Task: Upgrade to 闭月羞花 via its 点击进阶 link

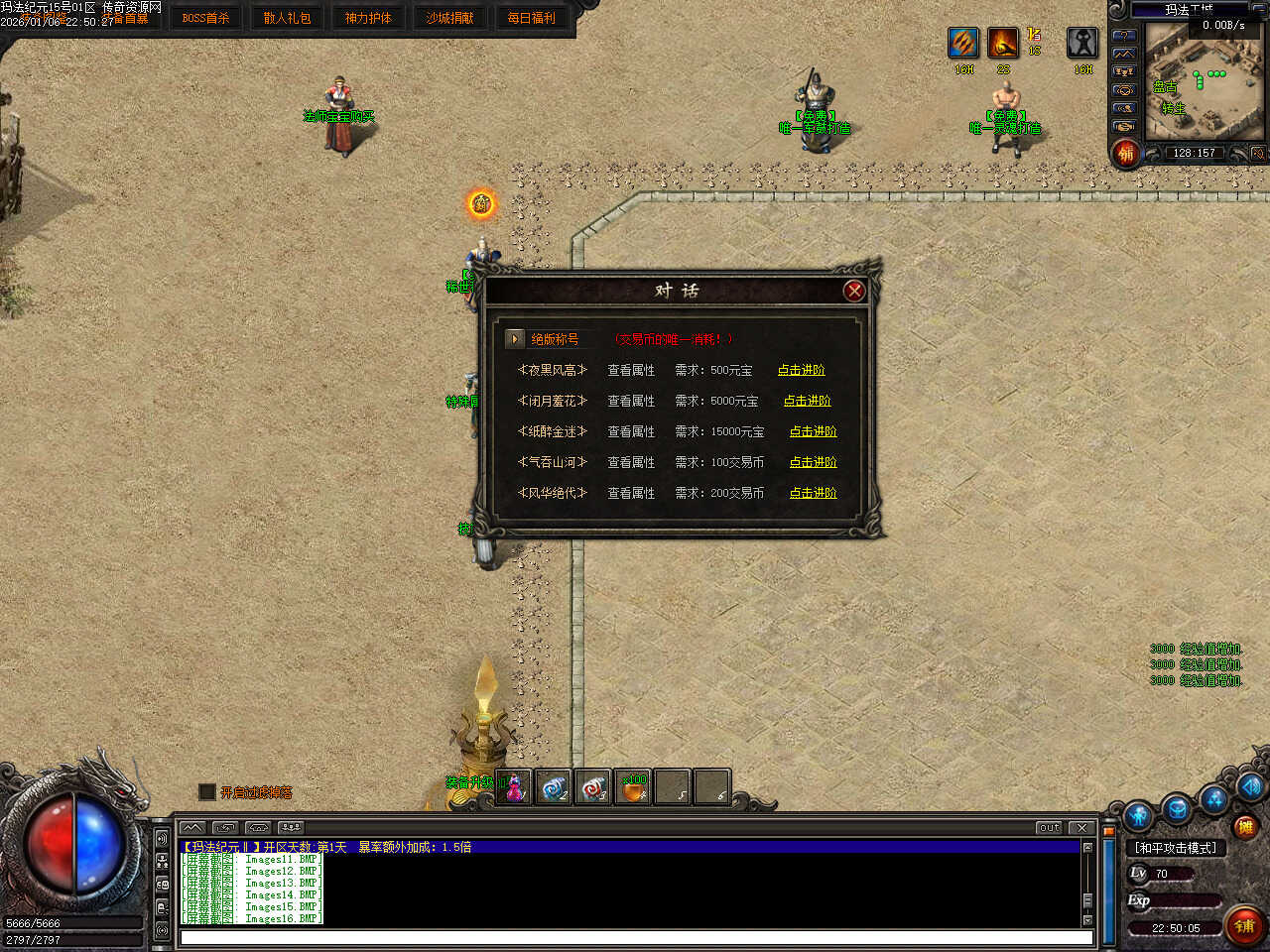Action: 807,401
